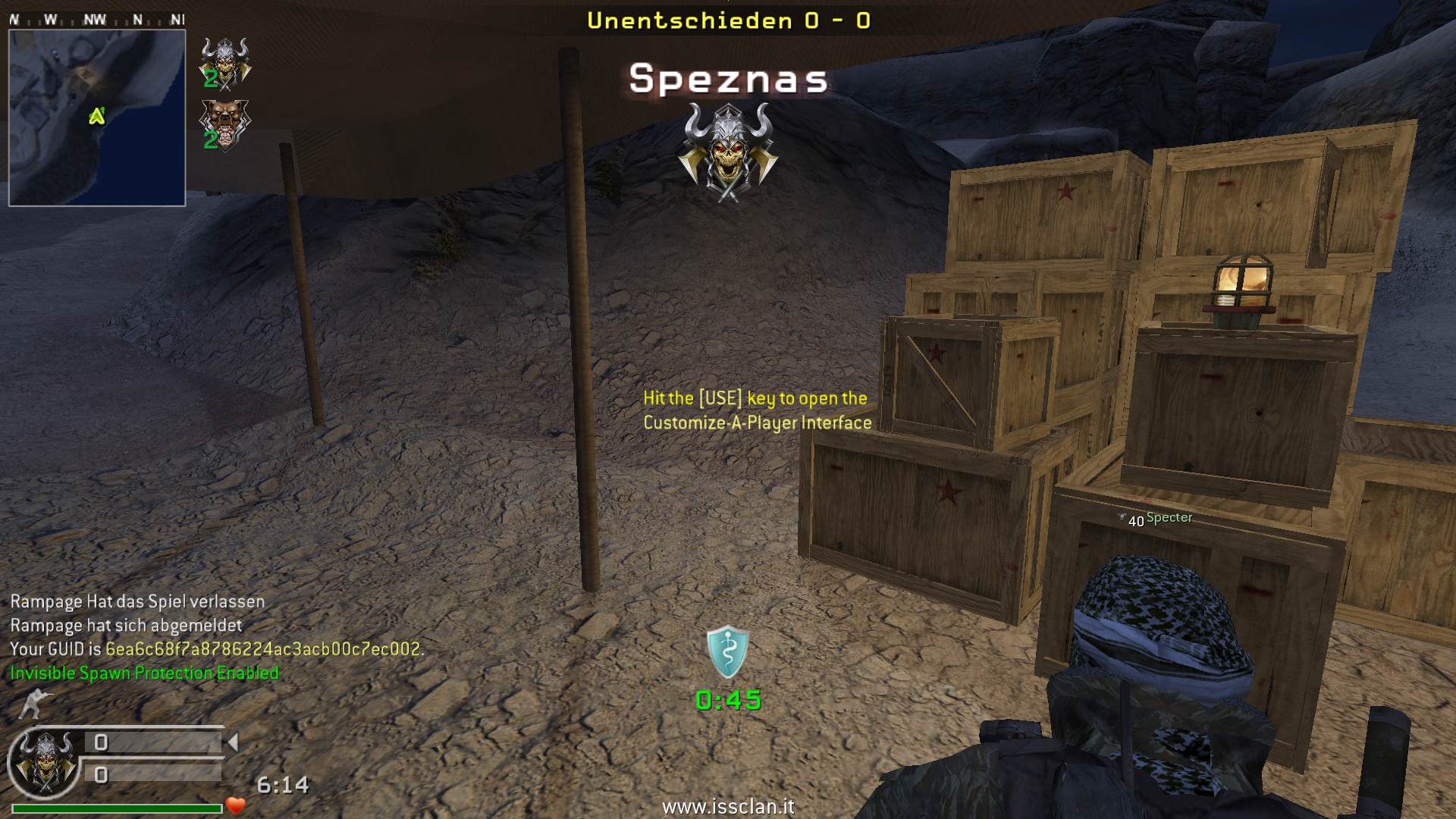Click the compass strip above the minimap
The image size is (1456, 819).
click(x=97, y=20)
